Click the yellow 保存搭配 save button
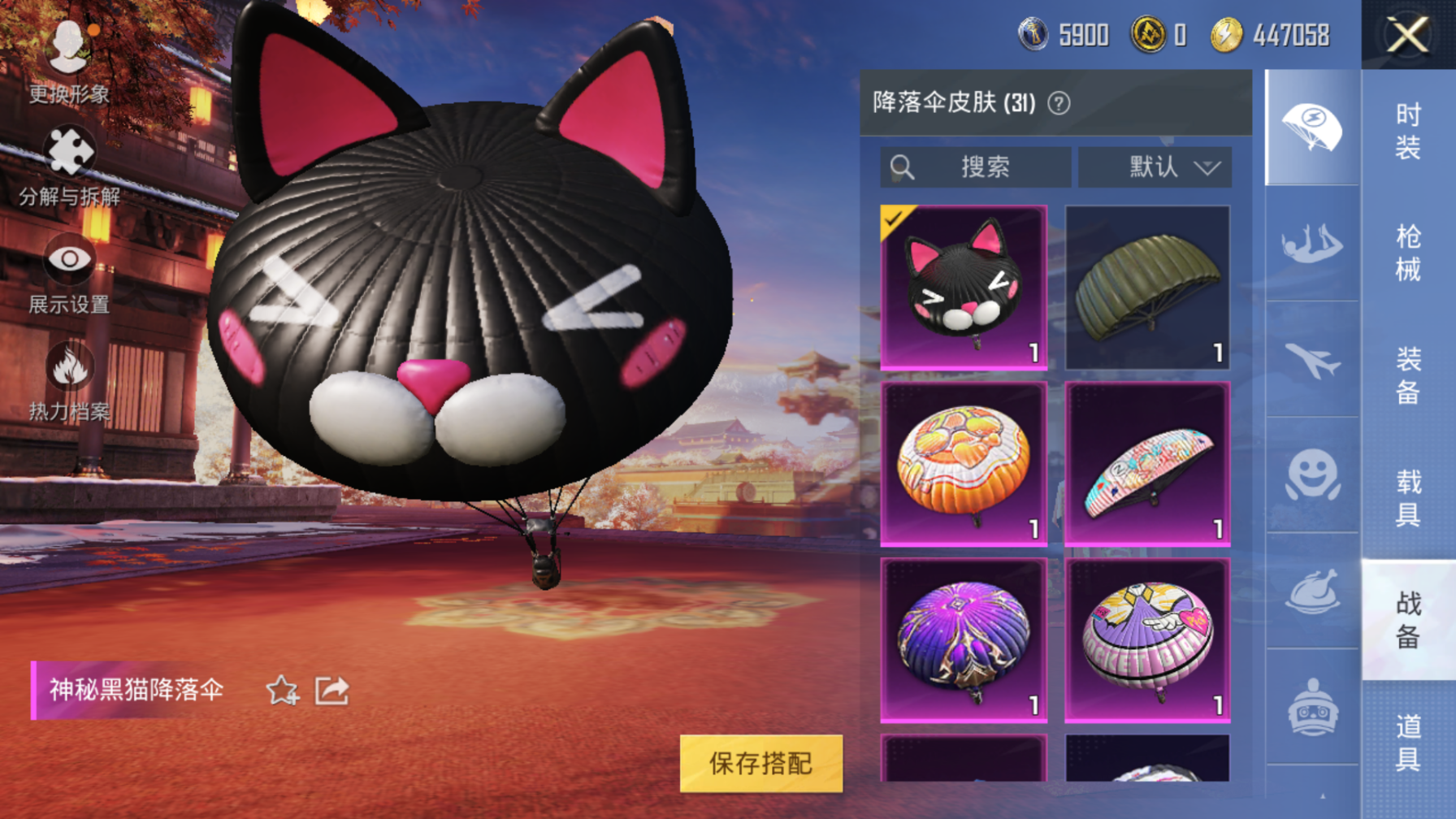 pyautogui.click(x=760, y=763)
